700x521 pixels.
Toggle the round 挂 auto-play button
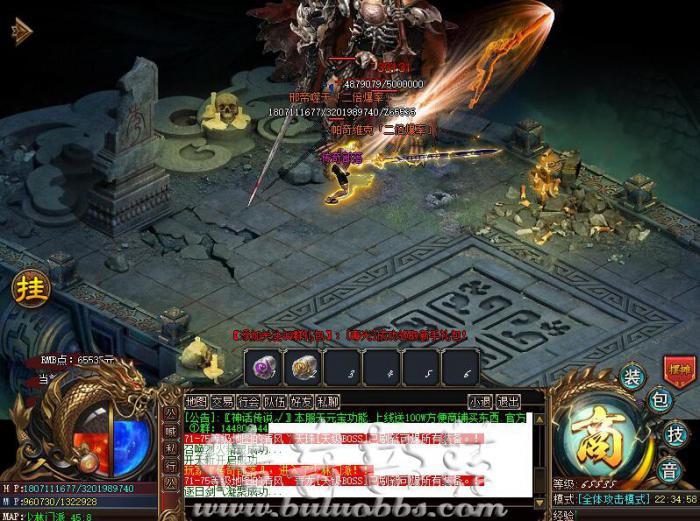(x=31, y=289)
